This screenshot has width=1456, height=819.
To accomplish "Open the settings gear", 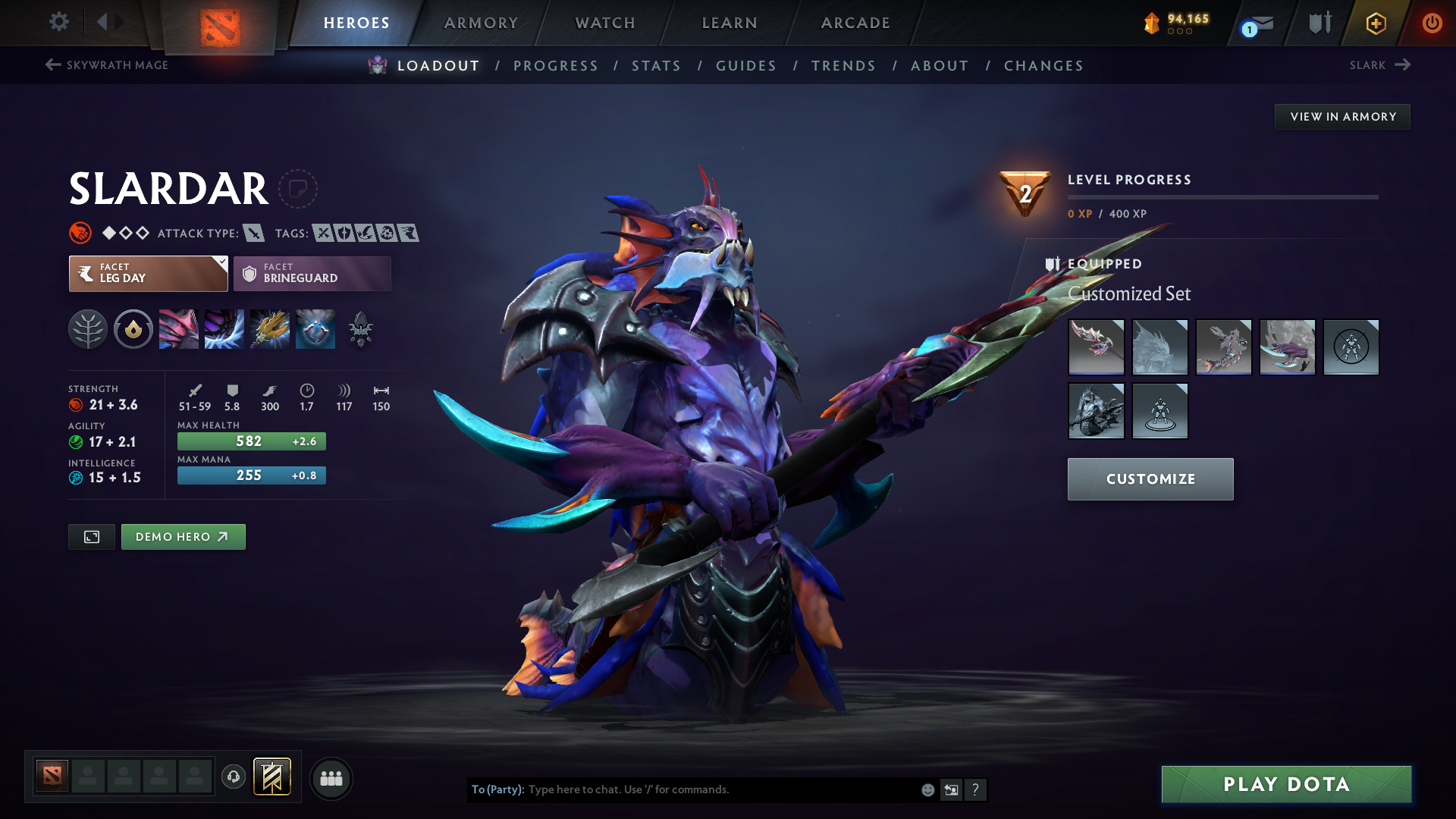I will 58,23.
